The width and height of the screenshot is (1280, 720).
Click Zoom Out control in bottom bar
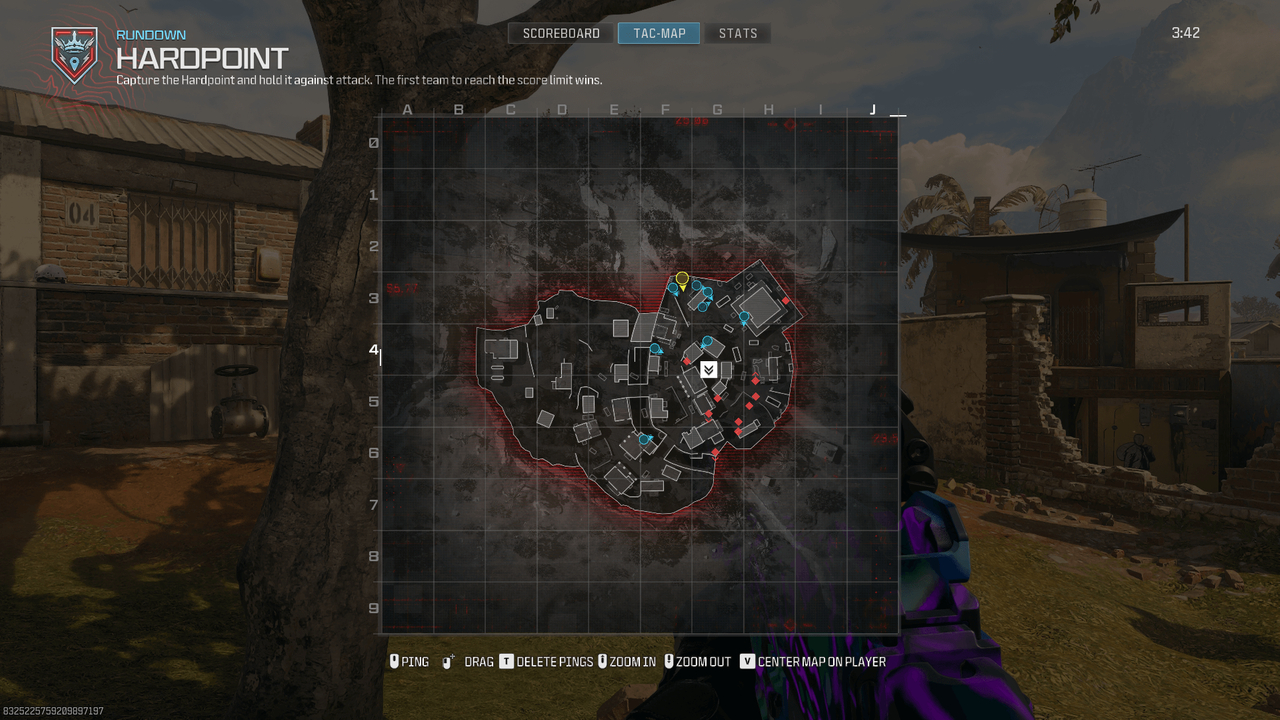(669, 661)
